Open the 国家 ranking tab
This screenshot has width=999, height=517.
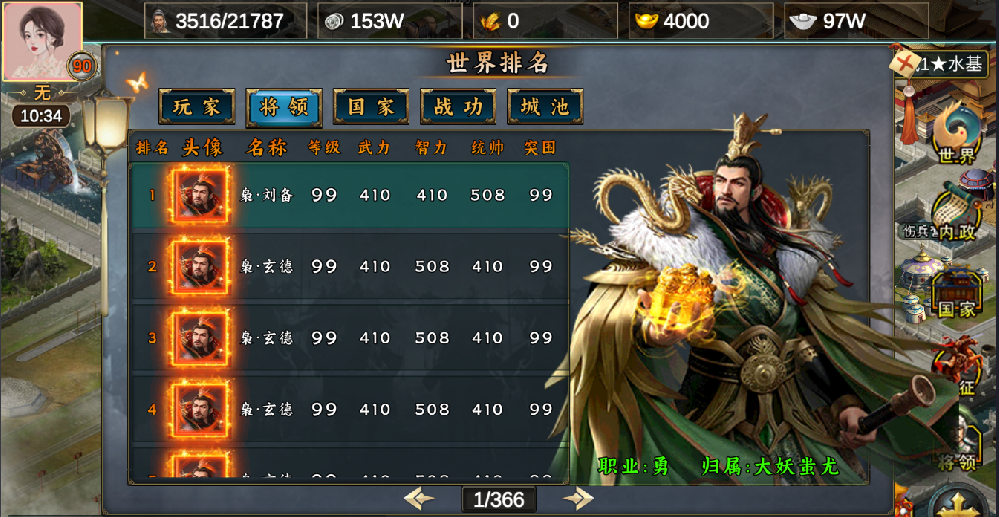point(370,107)
